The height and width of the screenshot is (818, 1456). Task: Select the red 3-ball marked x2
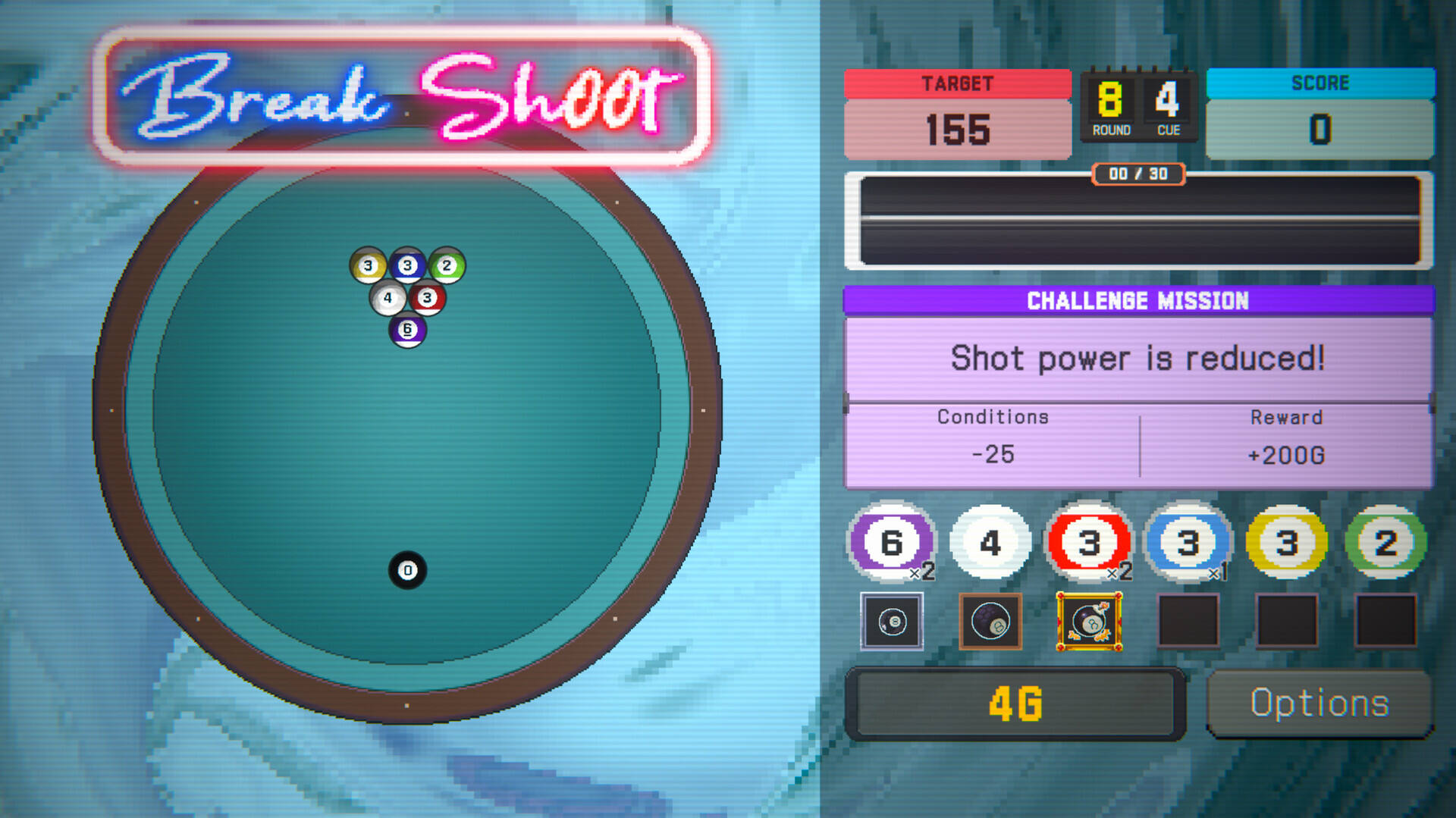[1088, 542]
